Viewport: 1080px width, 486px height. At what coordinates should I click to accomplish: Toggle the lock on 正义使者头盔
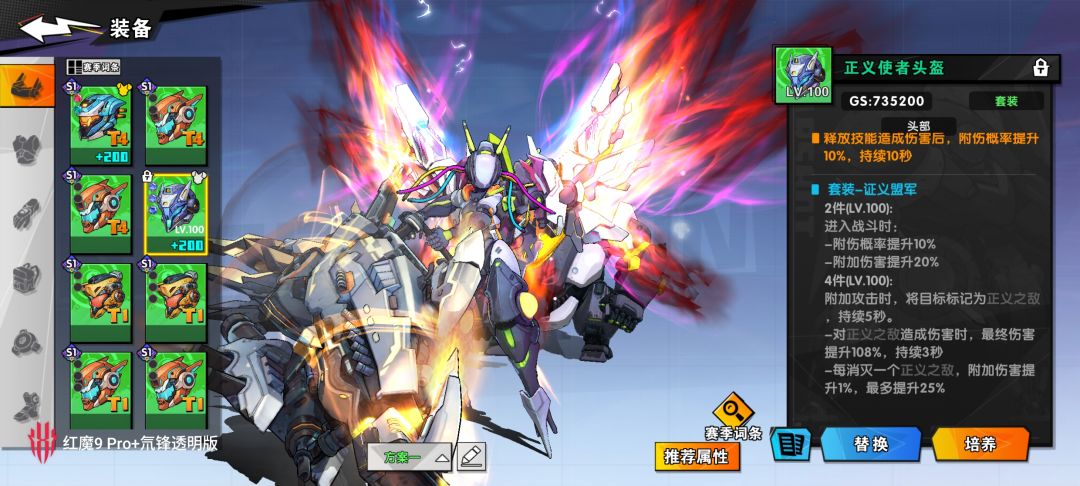click(1041, 68)
